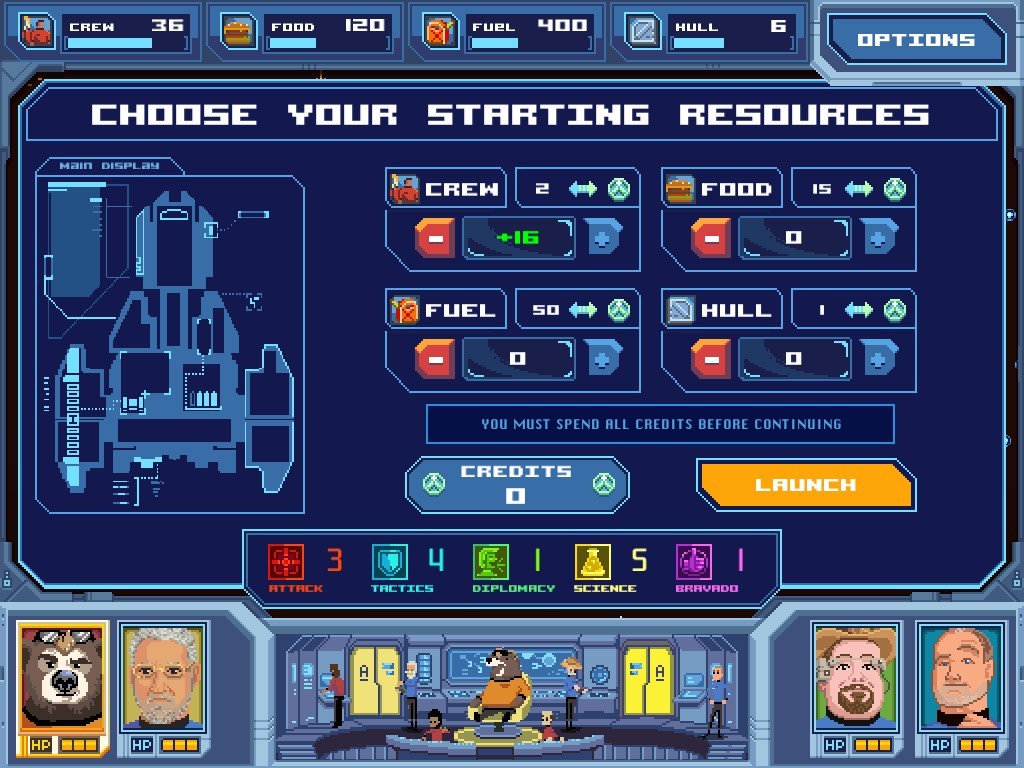The width and height of the screenshot is (1024, 768).
Task: Launch the ship with the orange button
Action: [805, 485]
